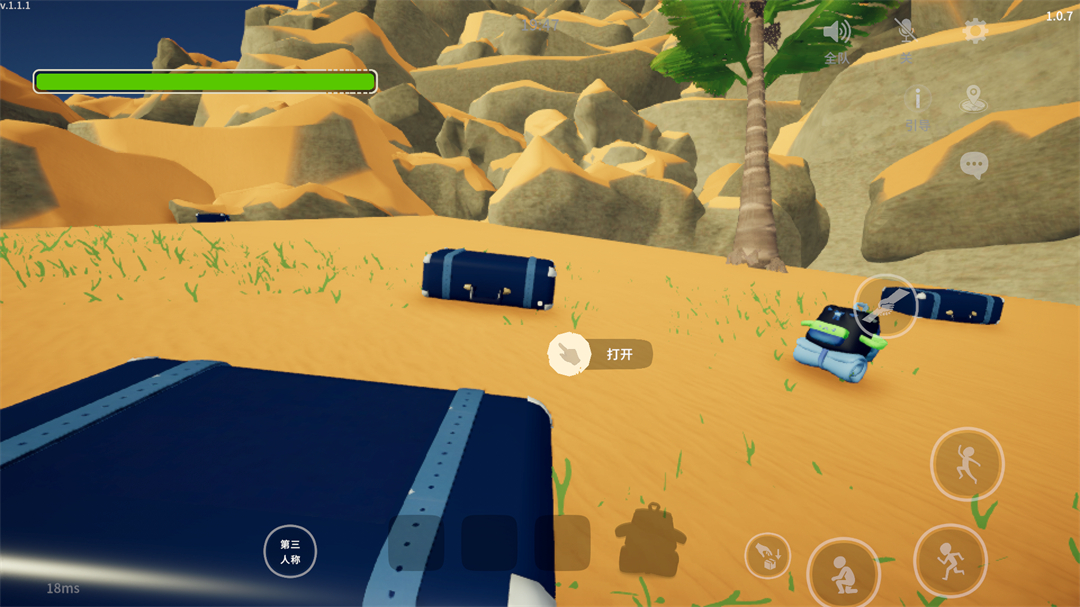This screenshot has width=1080, height=607.
Task: Tap the 打开 (open) prompt button
Action: click(600, 354)
